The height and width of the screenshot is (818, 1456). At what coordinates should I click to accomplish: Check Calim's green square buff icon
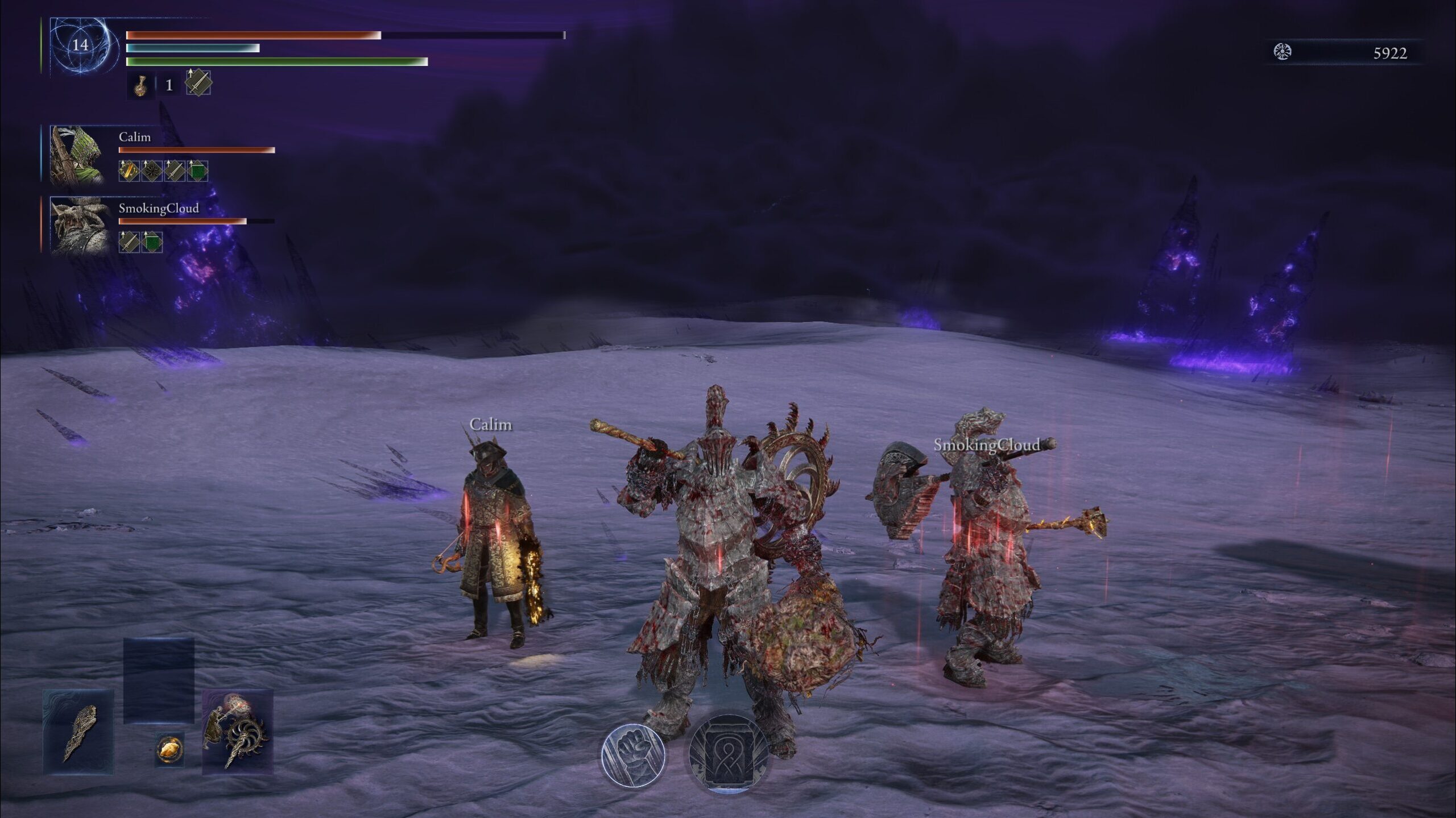coord(197,171)
